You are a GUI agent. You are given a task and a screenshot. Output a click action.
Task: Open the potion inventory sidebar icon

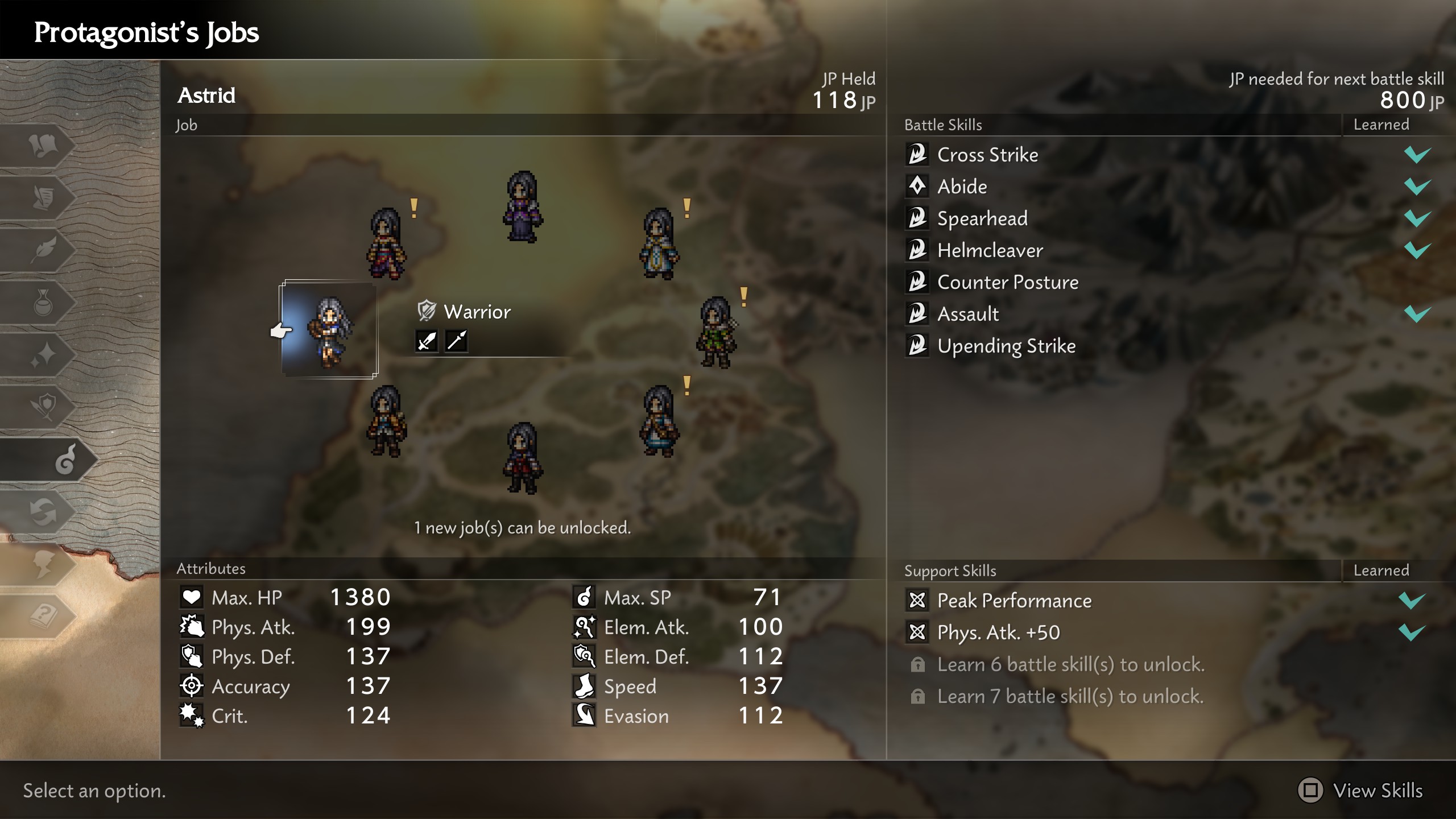[43, 301]
